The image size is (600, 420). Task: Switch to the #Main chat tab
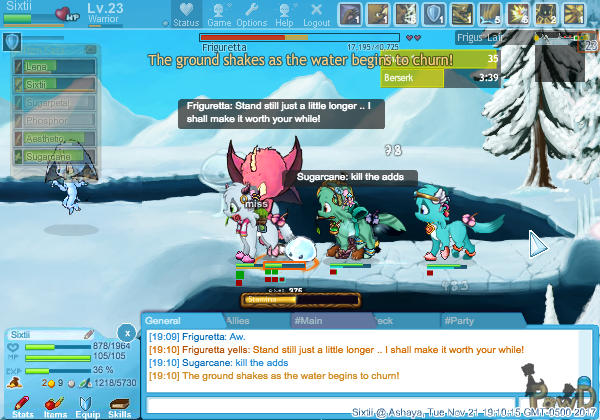tap(310, 320)
